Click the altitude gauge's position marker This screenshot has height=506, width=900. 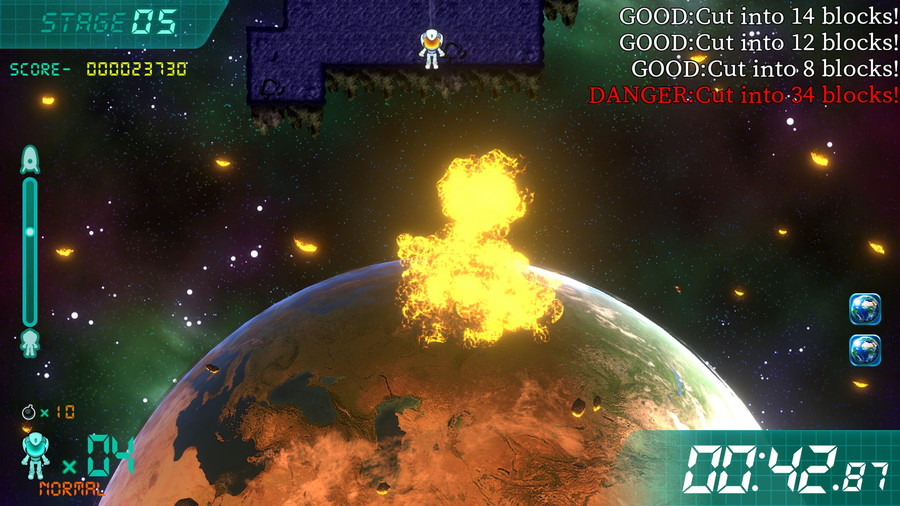30,231
